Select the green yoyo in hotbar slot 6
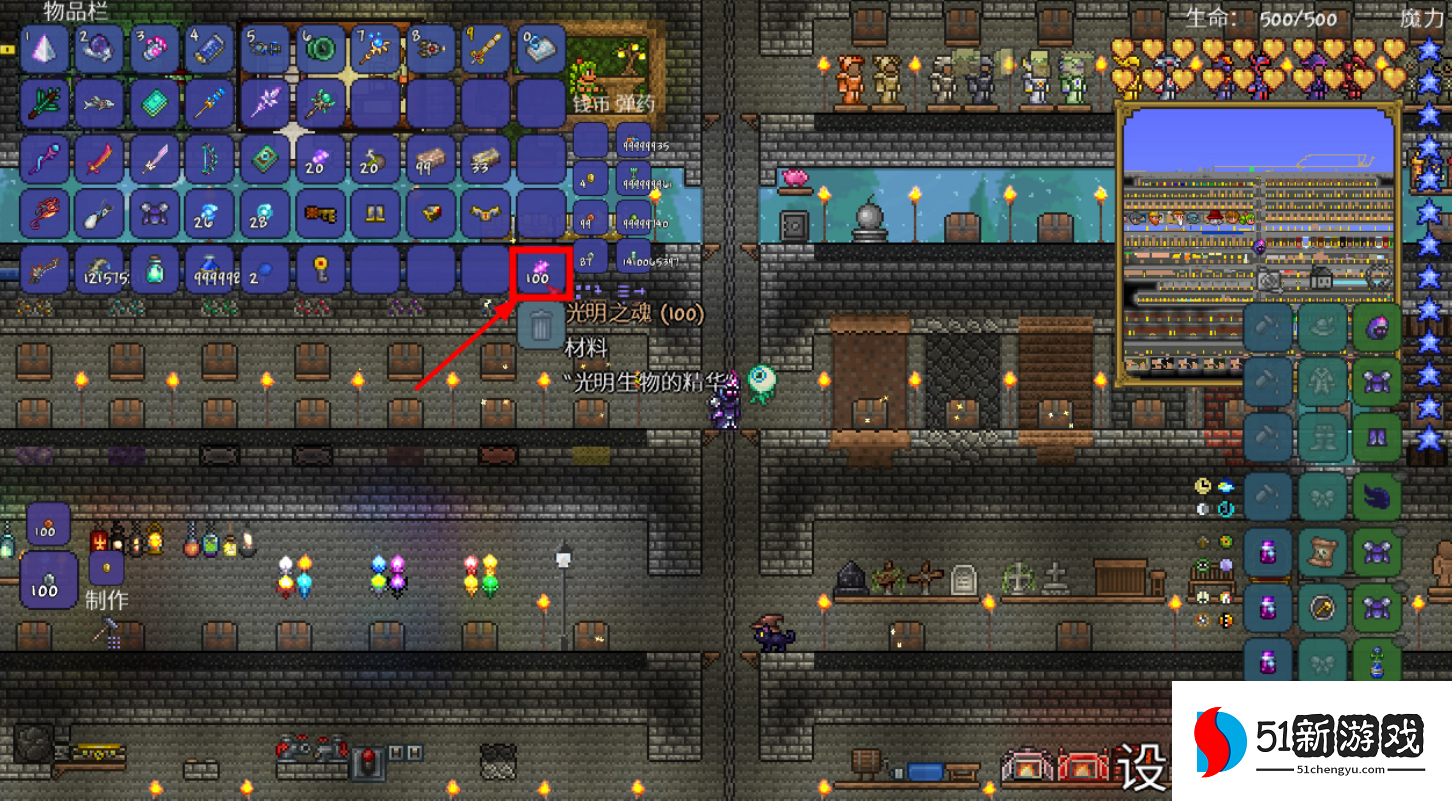1452x801 pixels. (321, 49)
